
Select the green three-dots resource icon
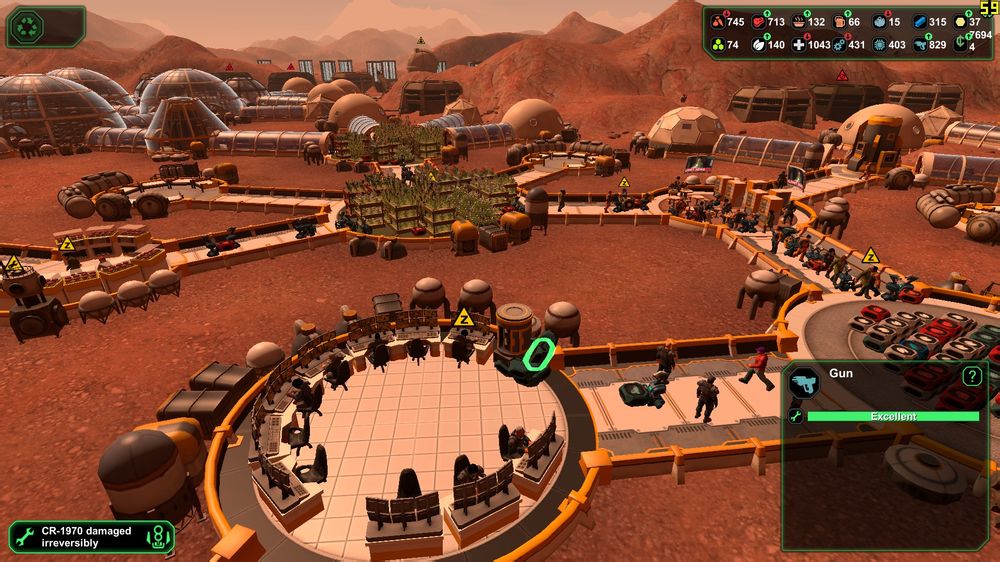coord(717,45)
